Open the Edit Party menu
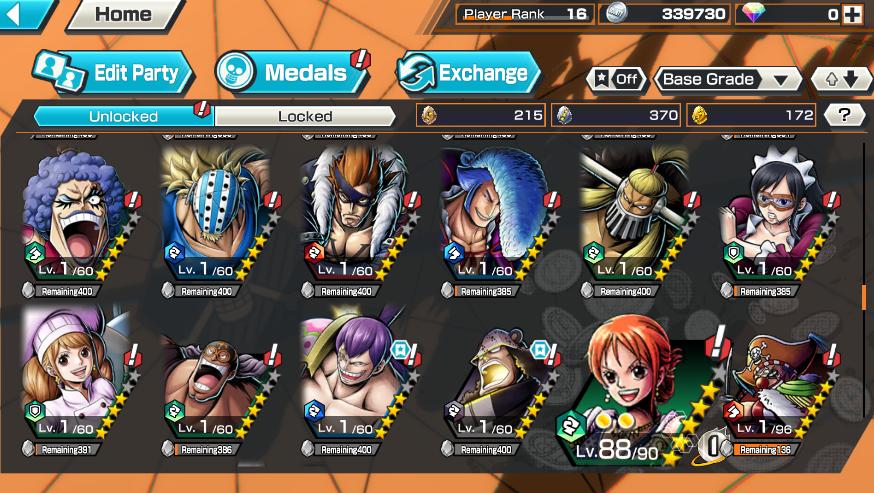This screenshot has width=874, height=493. [112, 72]
